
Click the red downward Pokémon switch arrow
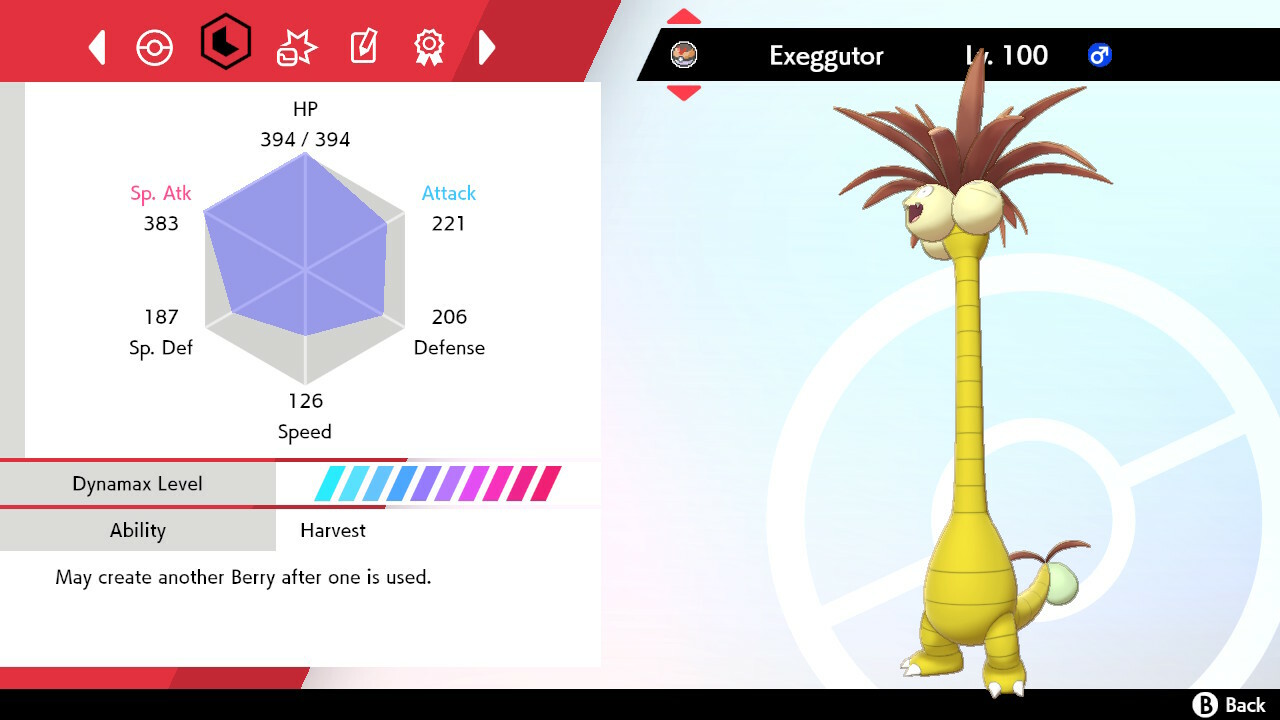pos(683,92)
